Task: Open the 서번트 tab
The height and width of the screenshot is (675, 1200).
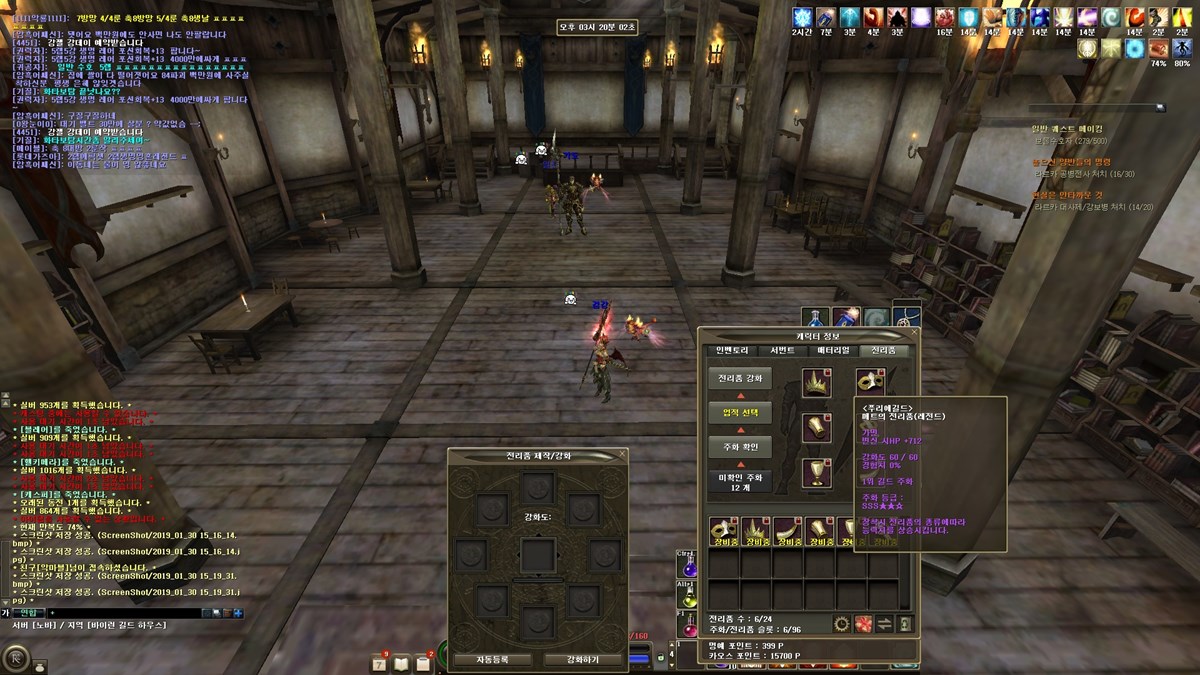Action: [x=782, y=351]
